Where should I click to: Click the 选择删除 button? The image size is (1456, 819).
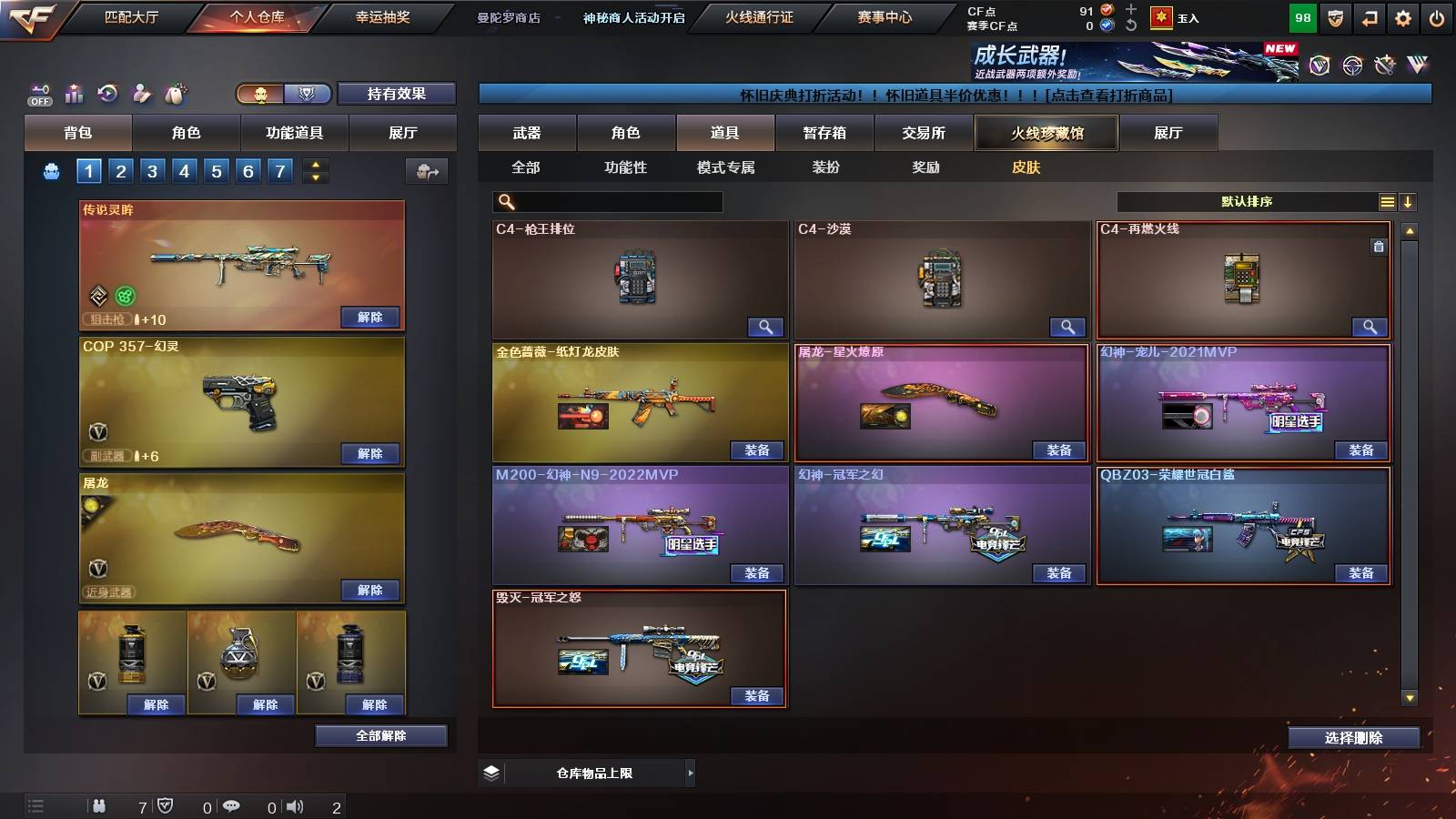tap(1353, 738)
